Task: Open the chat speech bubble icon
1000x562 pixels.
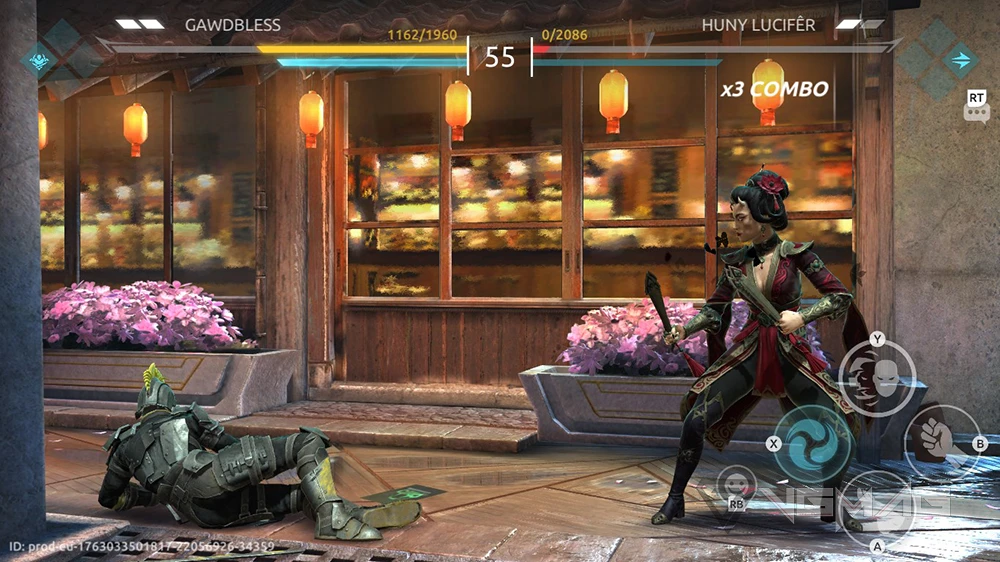Action: [976, 113]
